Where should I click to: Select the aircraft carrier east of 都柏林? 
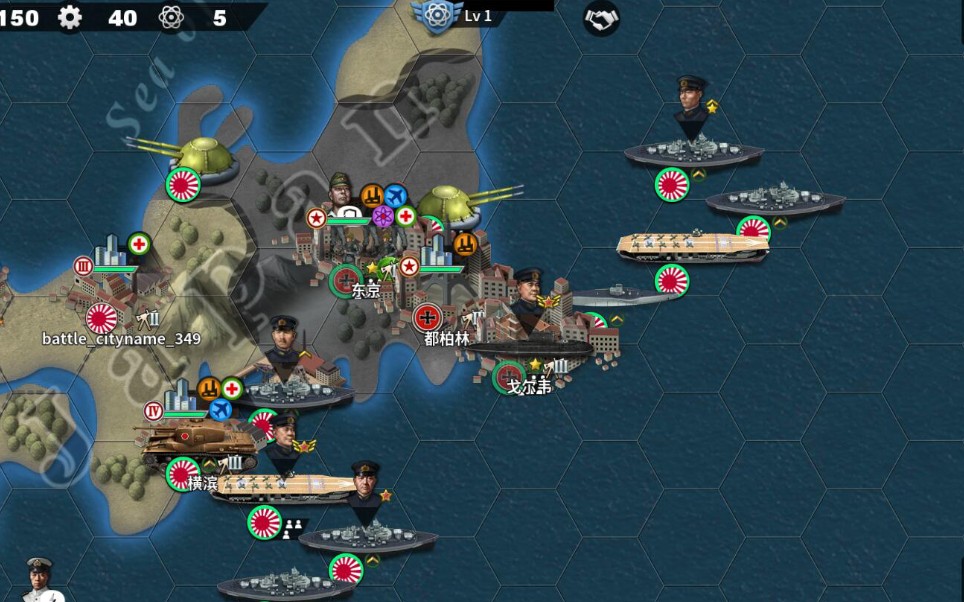tap(693, 247)
